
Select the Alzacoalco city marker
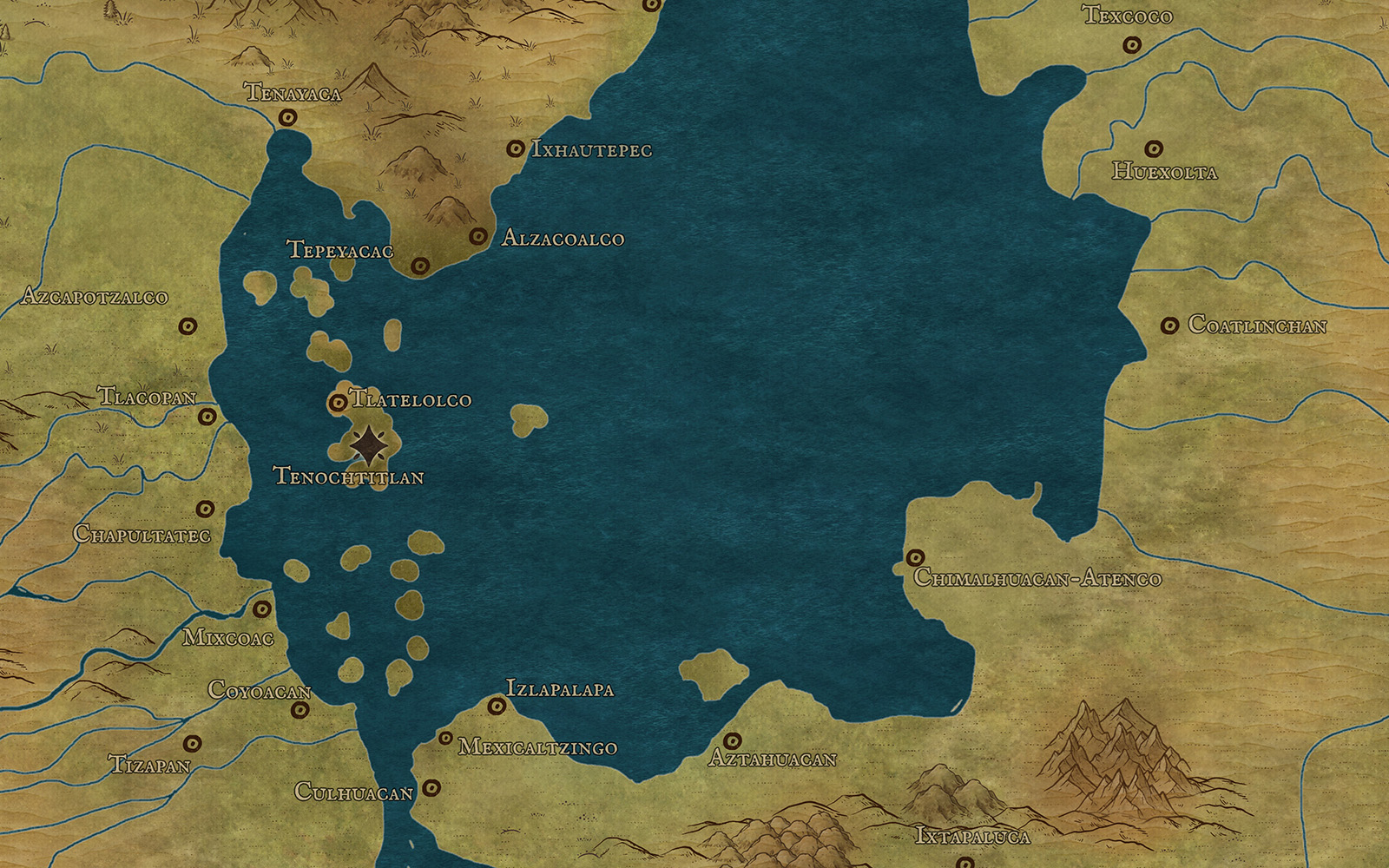tap(478, 236)
